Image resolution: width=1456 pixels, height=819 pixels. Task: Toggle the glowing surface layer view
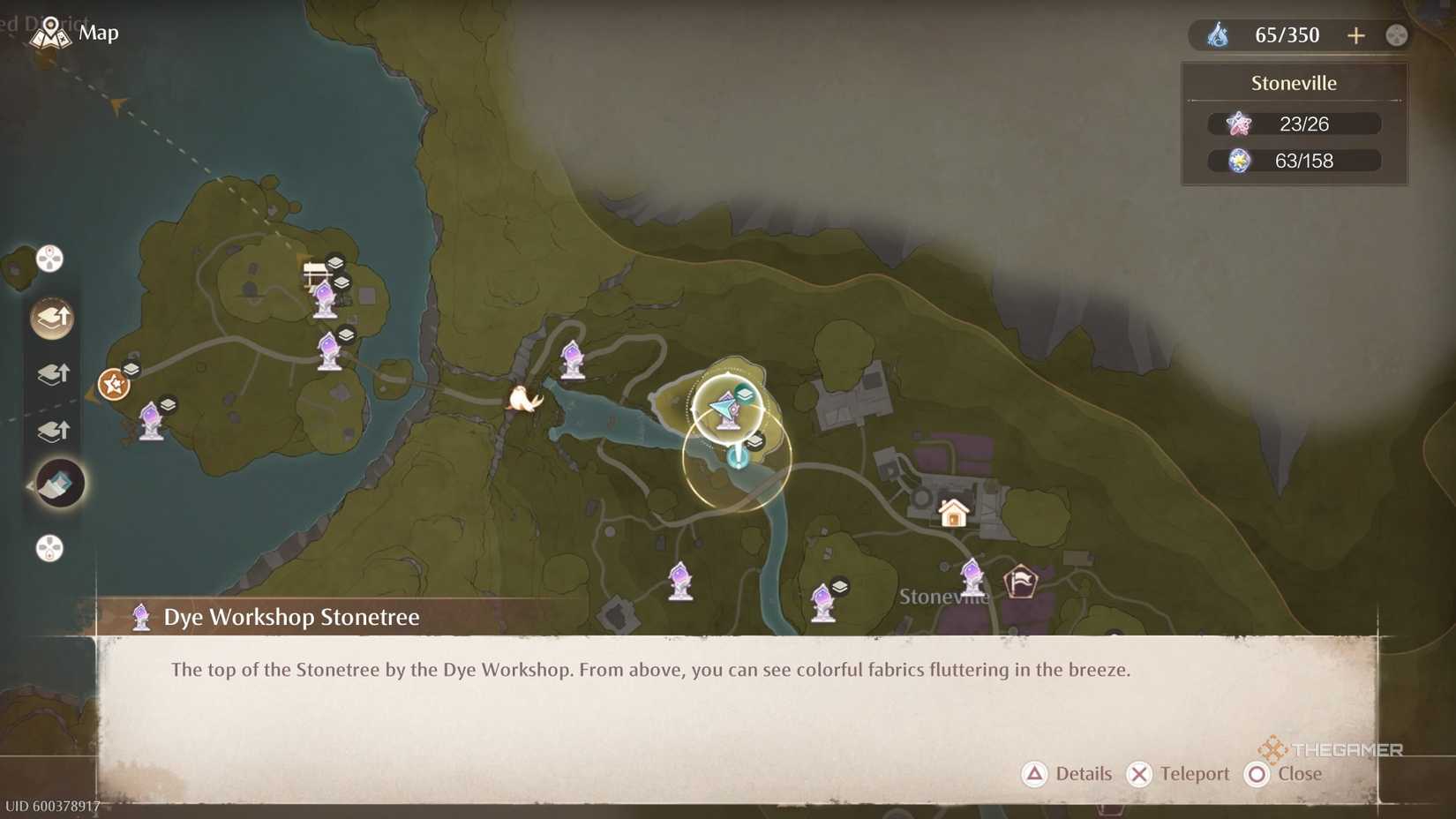[51, 318]
